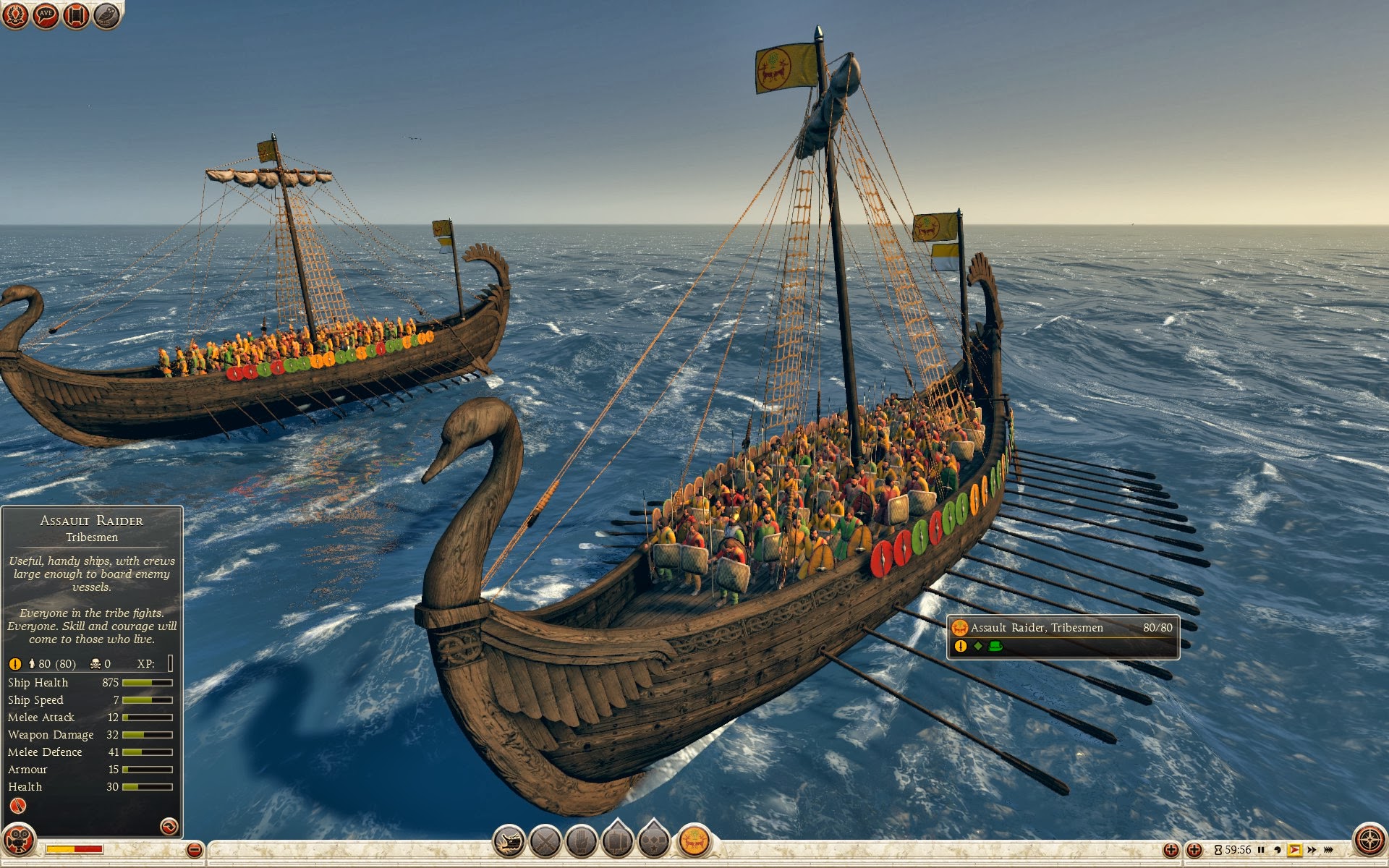The width and height of the screenshot is (1389, 868).
Task: Open the AVE chat bubble button
Action: point(46,15)
